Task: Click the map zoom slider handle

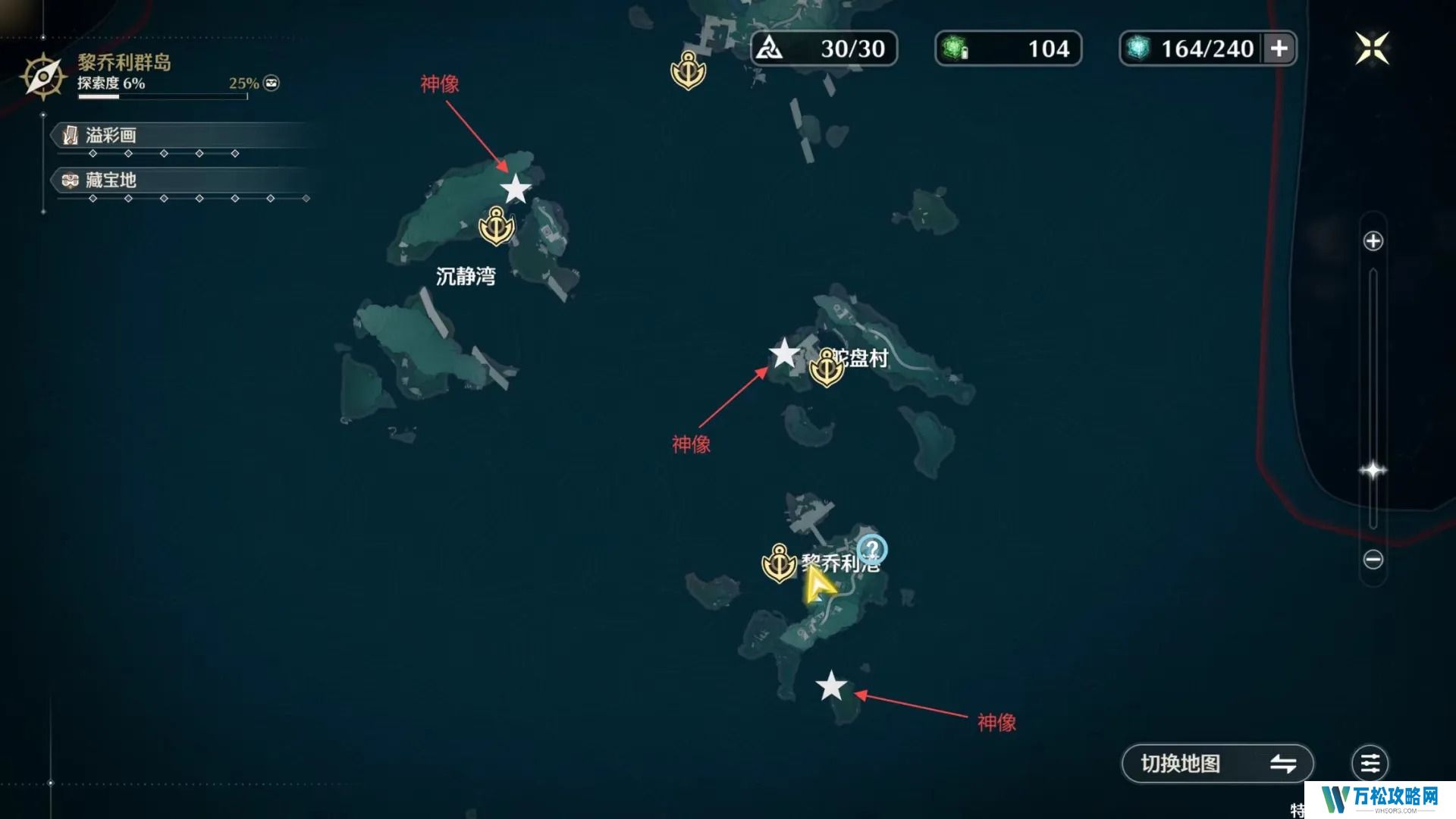Action: click(1373, 470)
